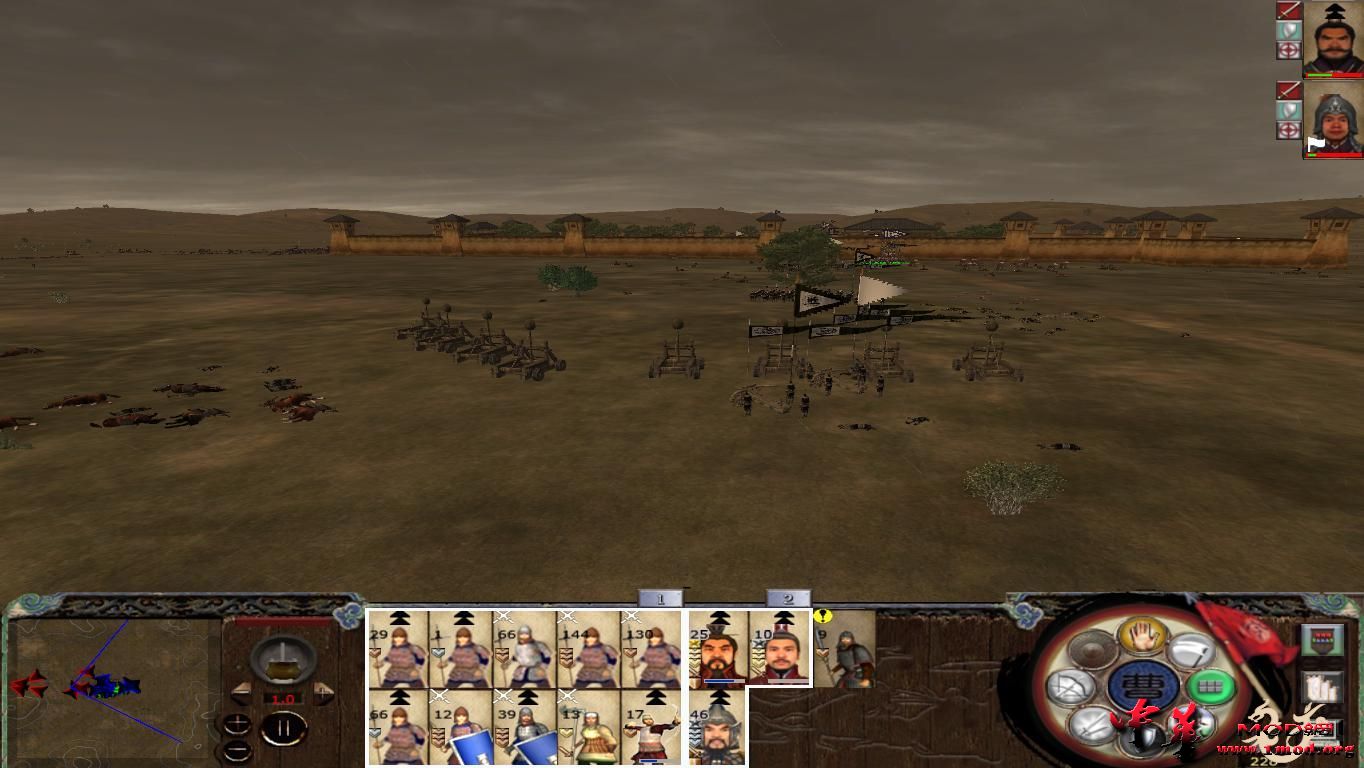
Task: Select the halt hand icon on the command wheel
Action: (1144, 636)
